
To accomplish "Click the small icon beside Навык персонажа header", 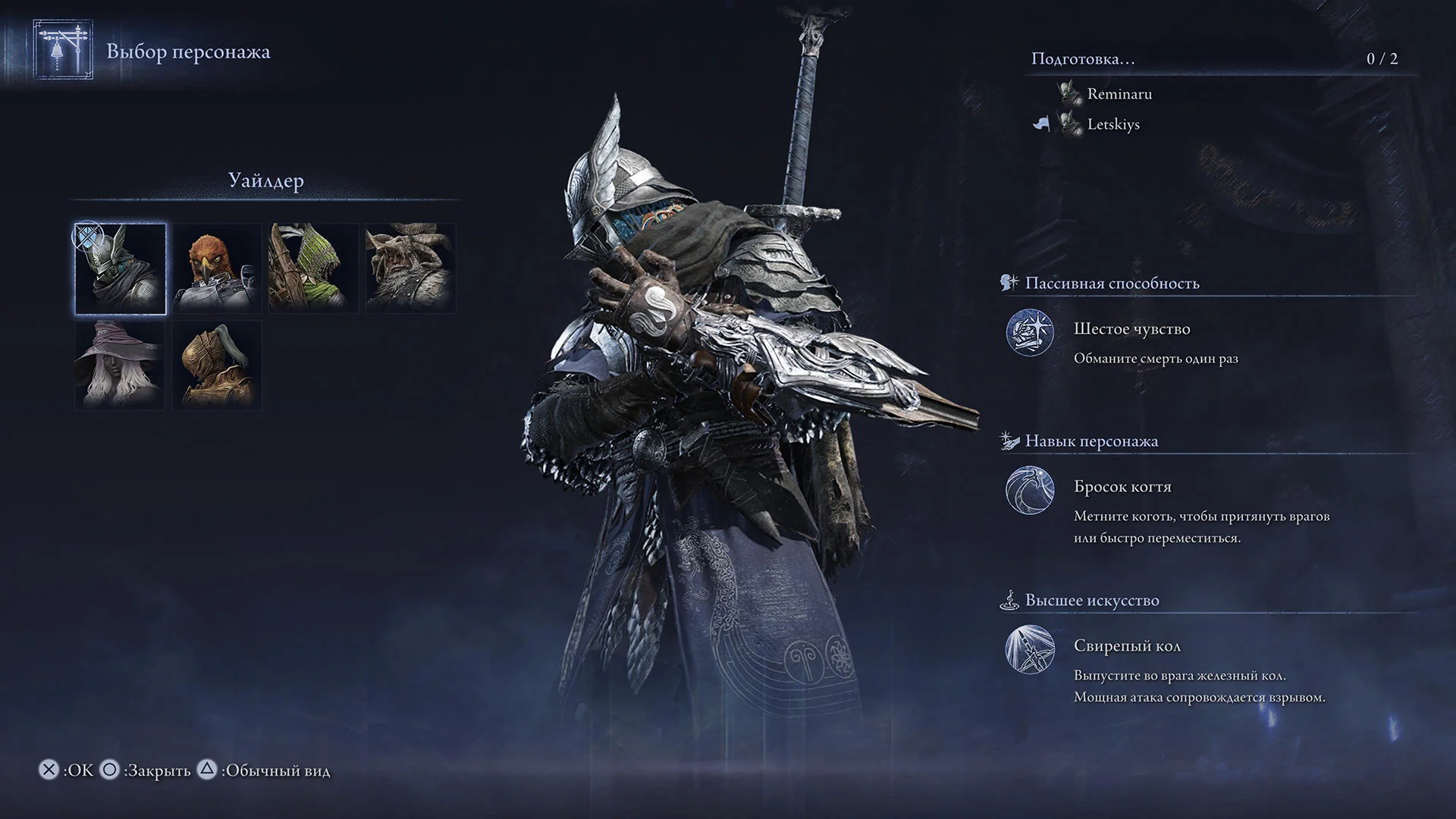I will point(1009,439).
